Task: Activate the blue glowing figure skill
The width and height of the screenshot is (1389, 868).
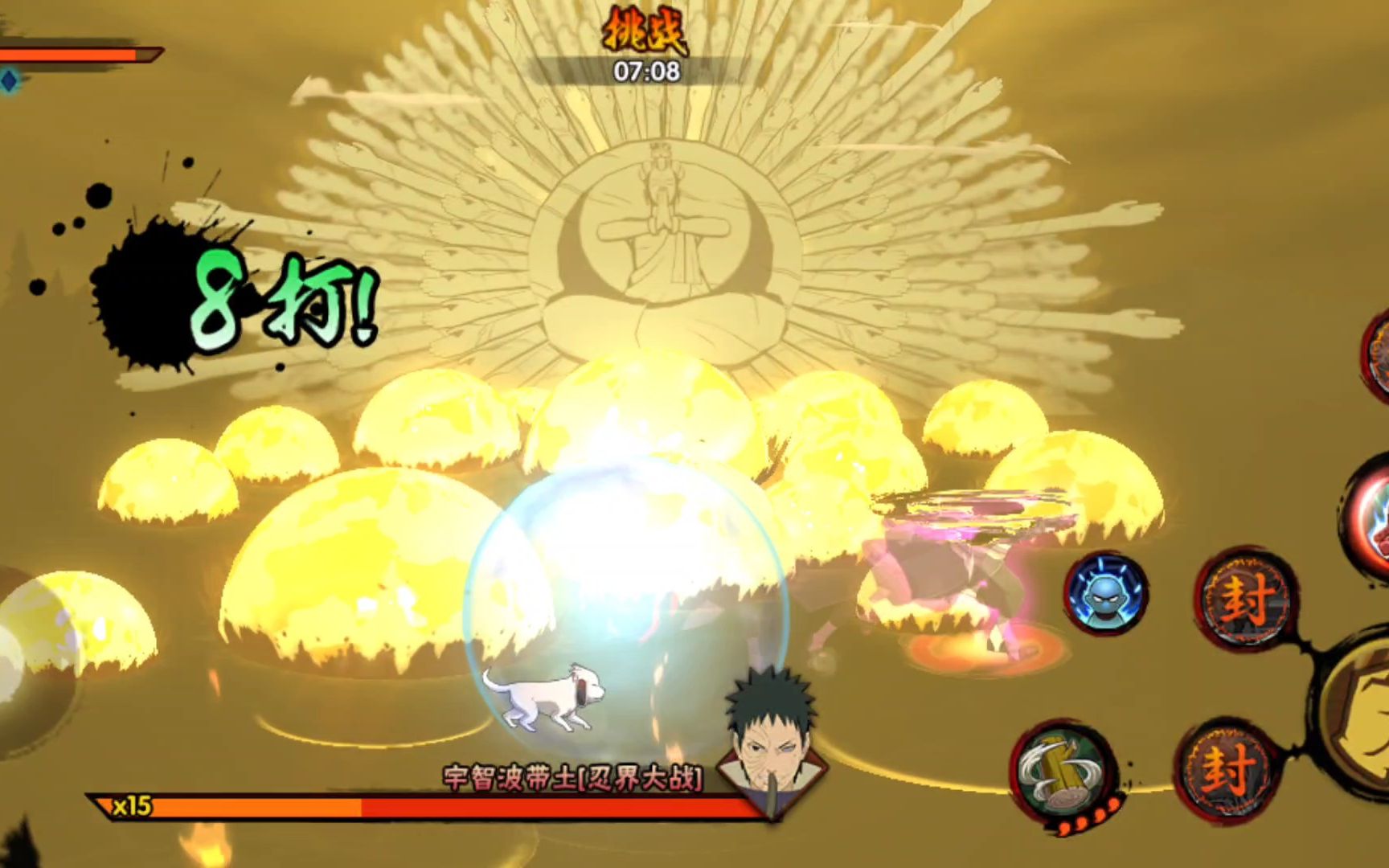Action: (1107, 593)
